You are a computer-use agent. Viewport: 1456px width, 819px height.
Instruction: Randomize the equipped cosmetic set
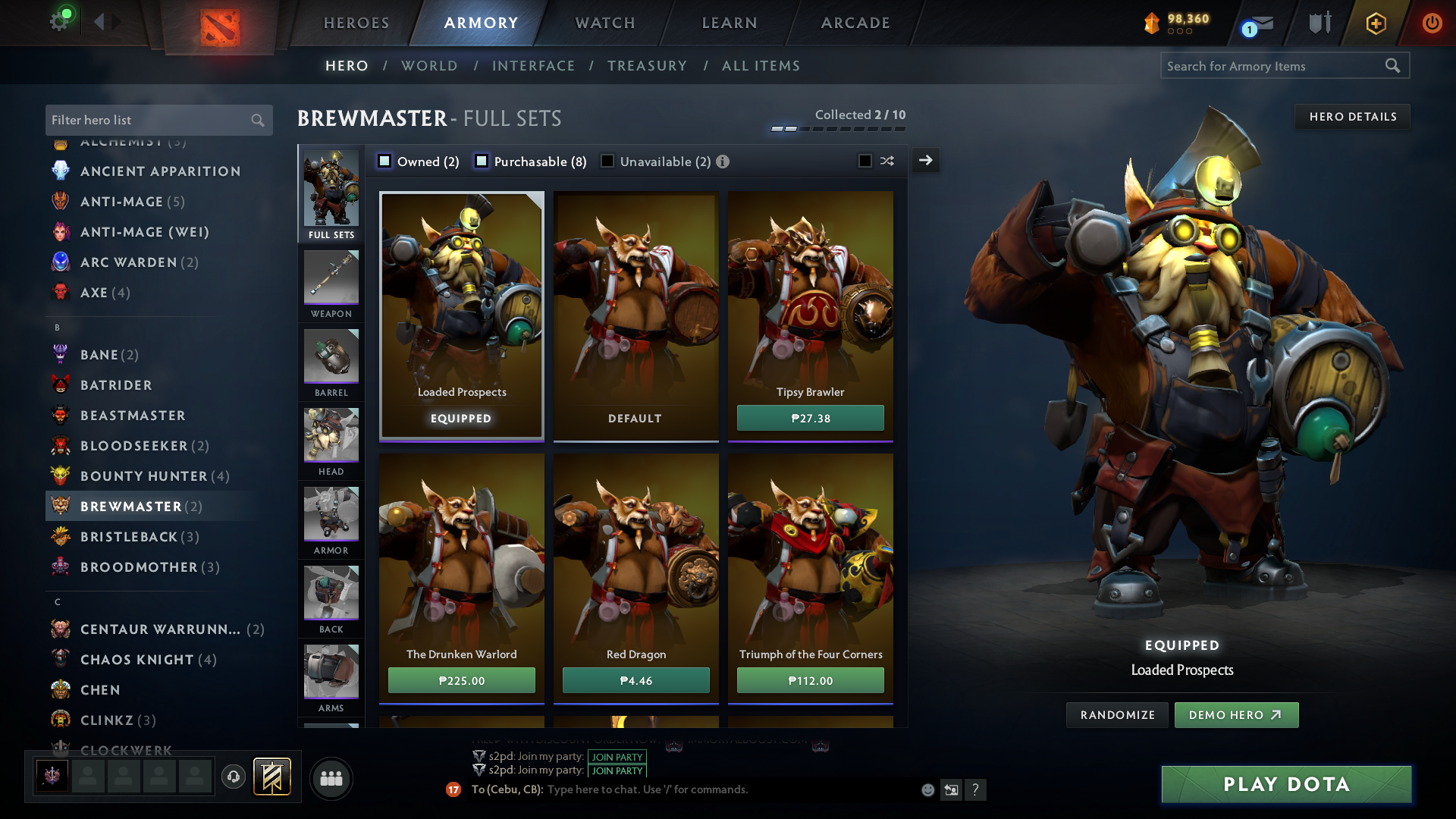pyautogui.click(x=1117, y=715)
